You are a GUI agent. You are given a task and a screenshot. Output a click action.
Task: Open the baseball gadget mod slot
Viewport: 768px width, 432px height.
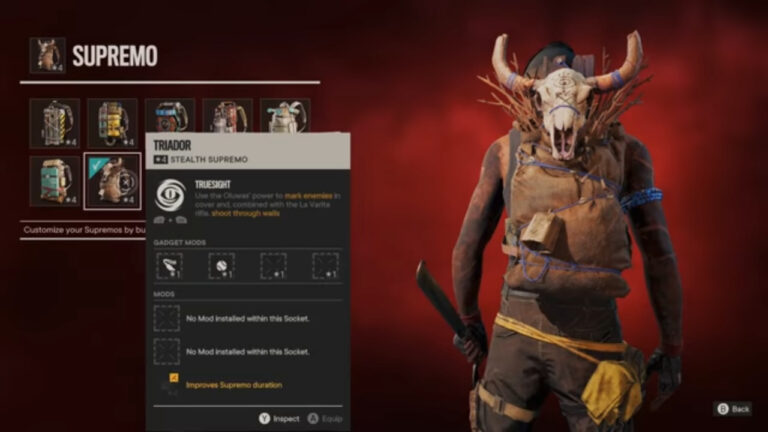pos(221,265)
